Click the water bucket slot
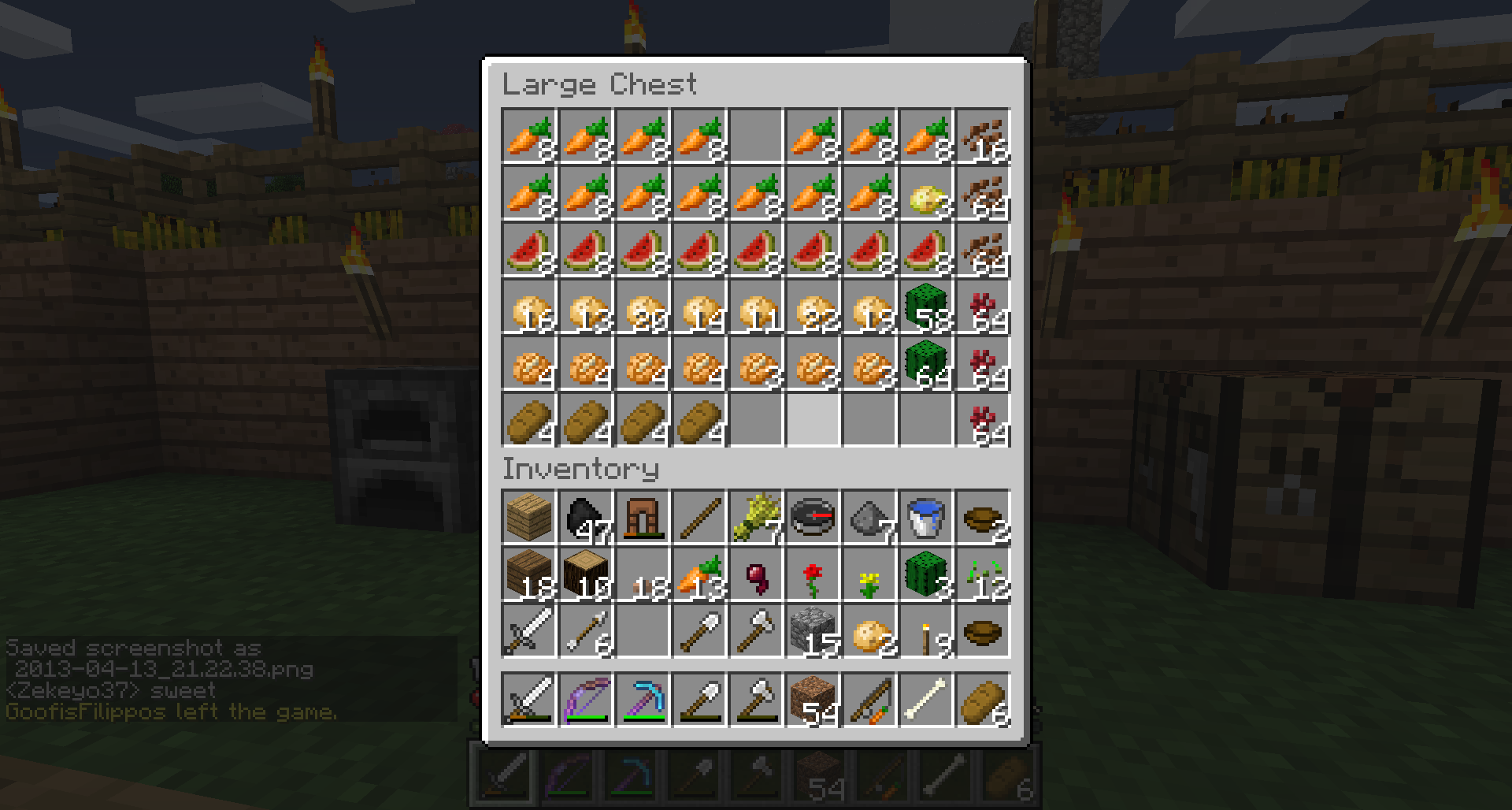The width and height of the screenshot is (1512, 810). click(926, 518)
